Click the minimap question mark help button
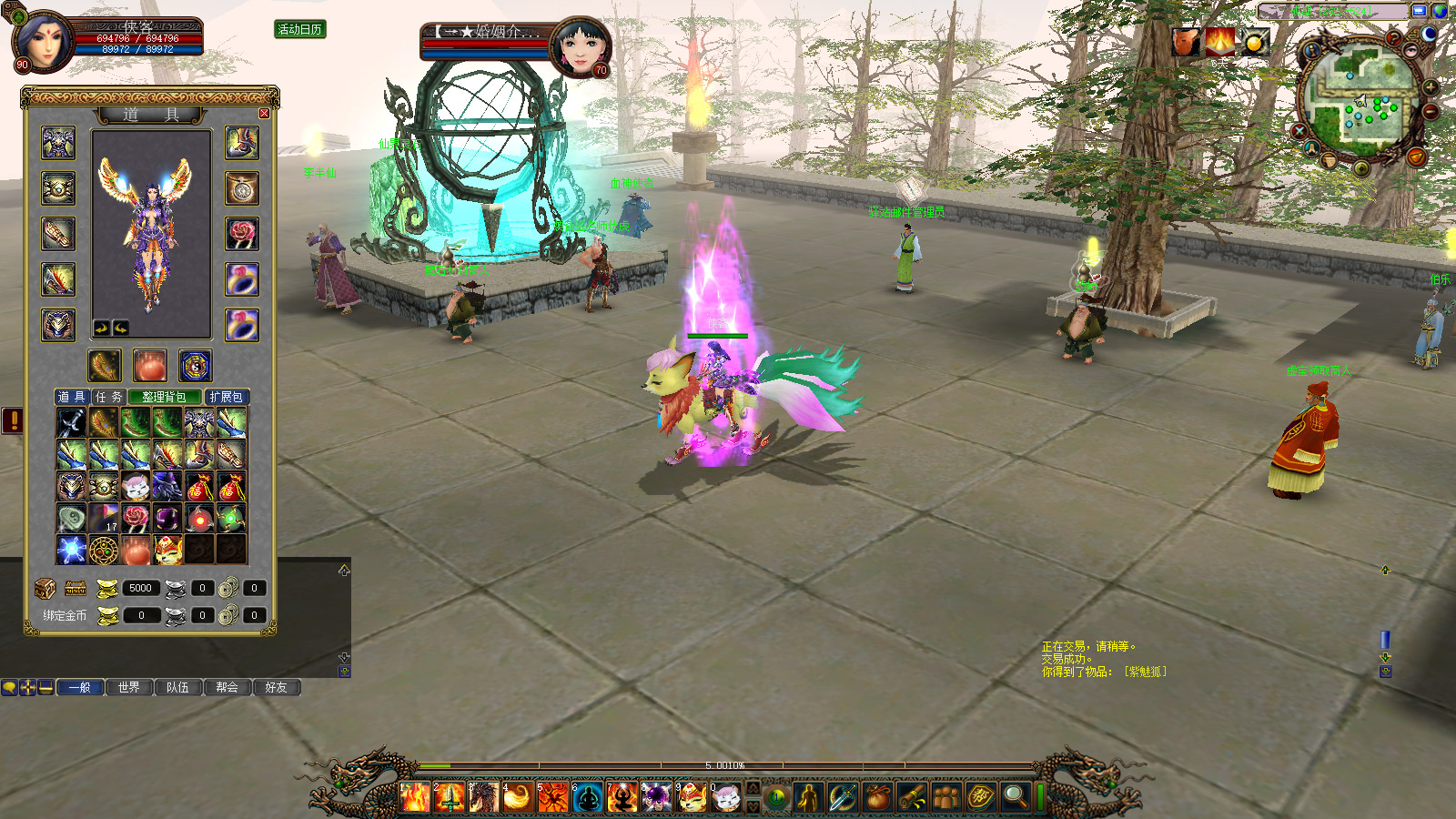This screenshot has width=1456, height=819. coord(1393,38)
